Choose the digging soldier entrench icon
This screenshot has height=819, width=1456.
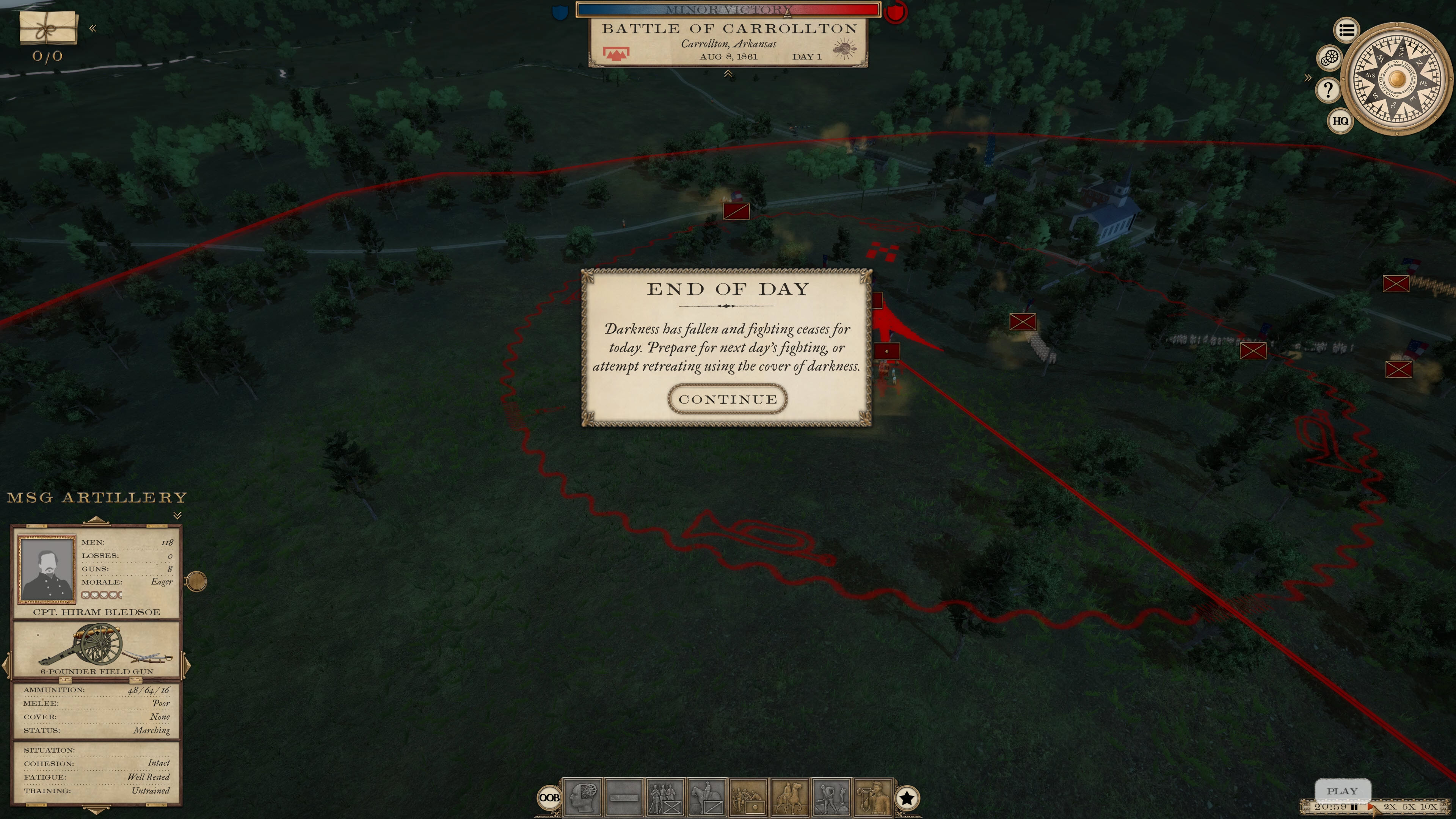pyautogui.click(x=831, y=797)
